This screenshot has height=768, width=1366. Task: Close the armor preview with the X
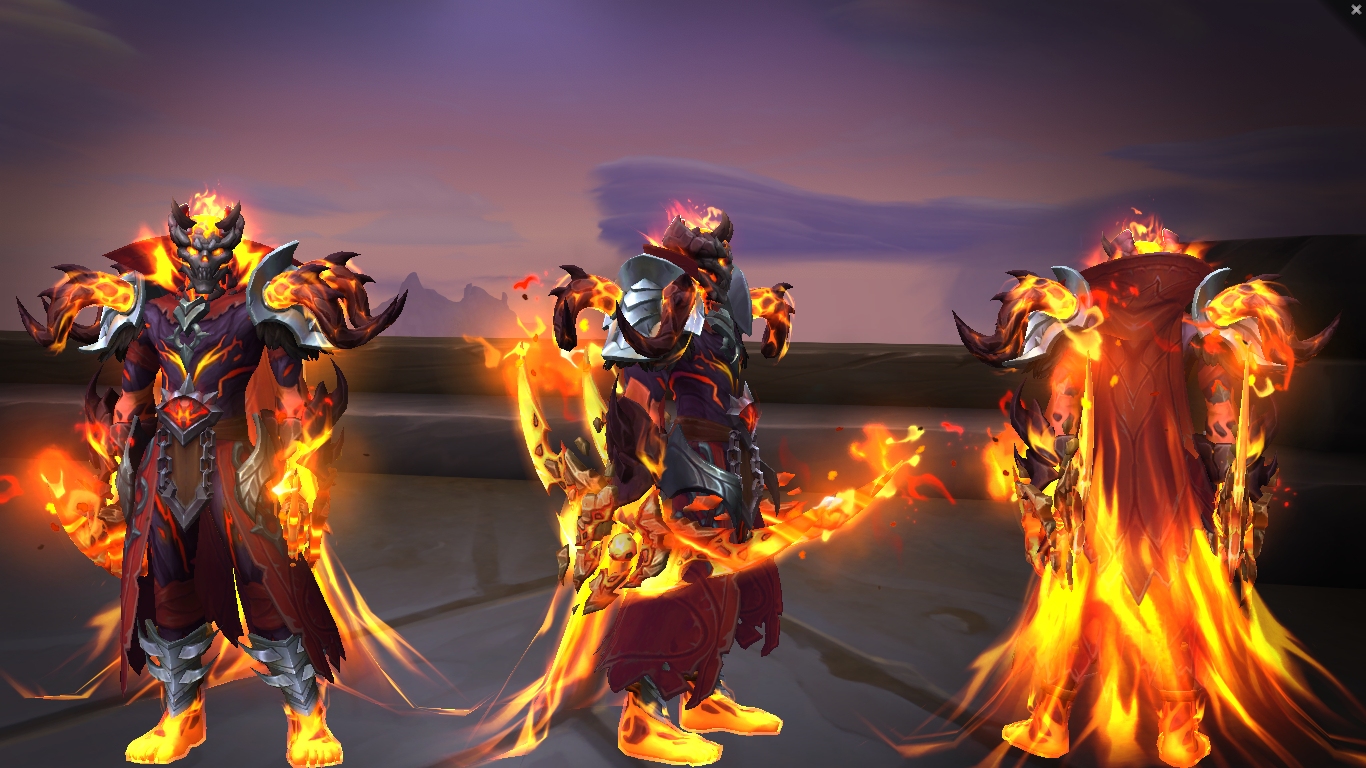pyautogui.click(x=1356, y=9)
